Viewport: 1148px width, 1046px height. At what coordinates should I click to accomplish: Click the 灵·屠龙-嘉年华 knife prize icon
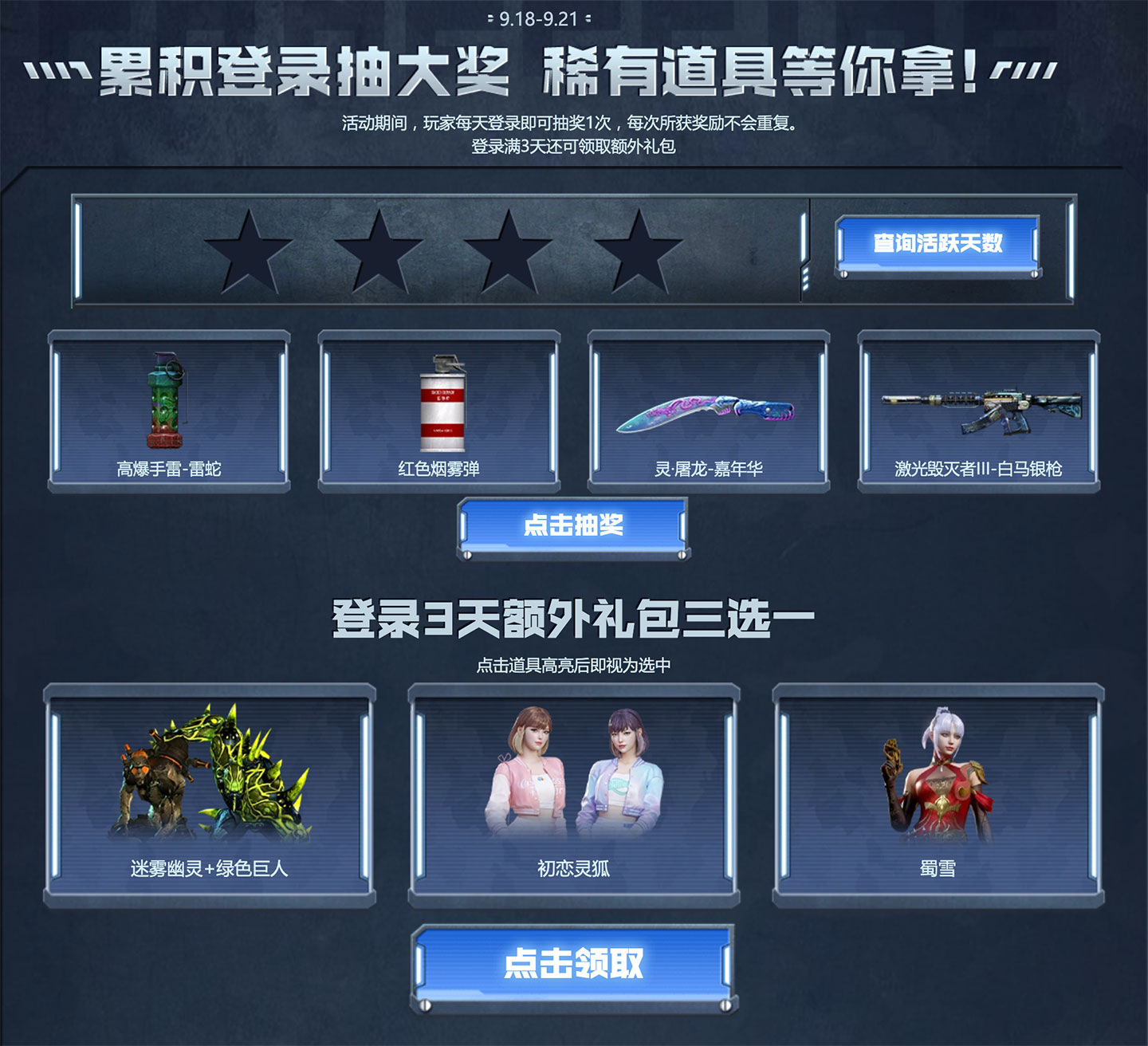pyautogui.click(x=706, y=411)
